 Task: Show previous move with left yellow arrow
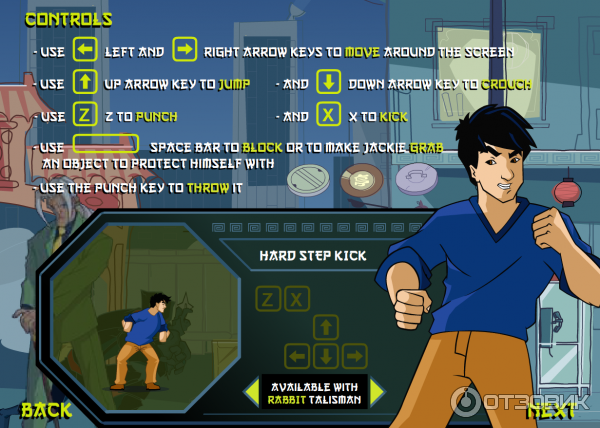[251, 392]
